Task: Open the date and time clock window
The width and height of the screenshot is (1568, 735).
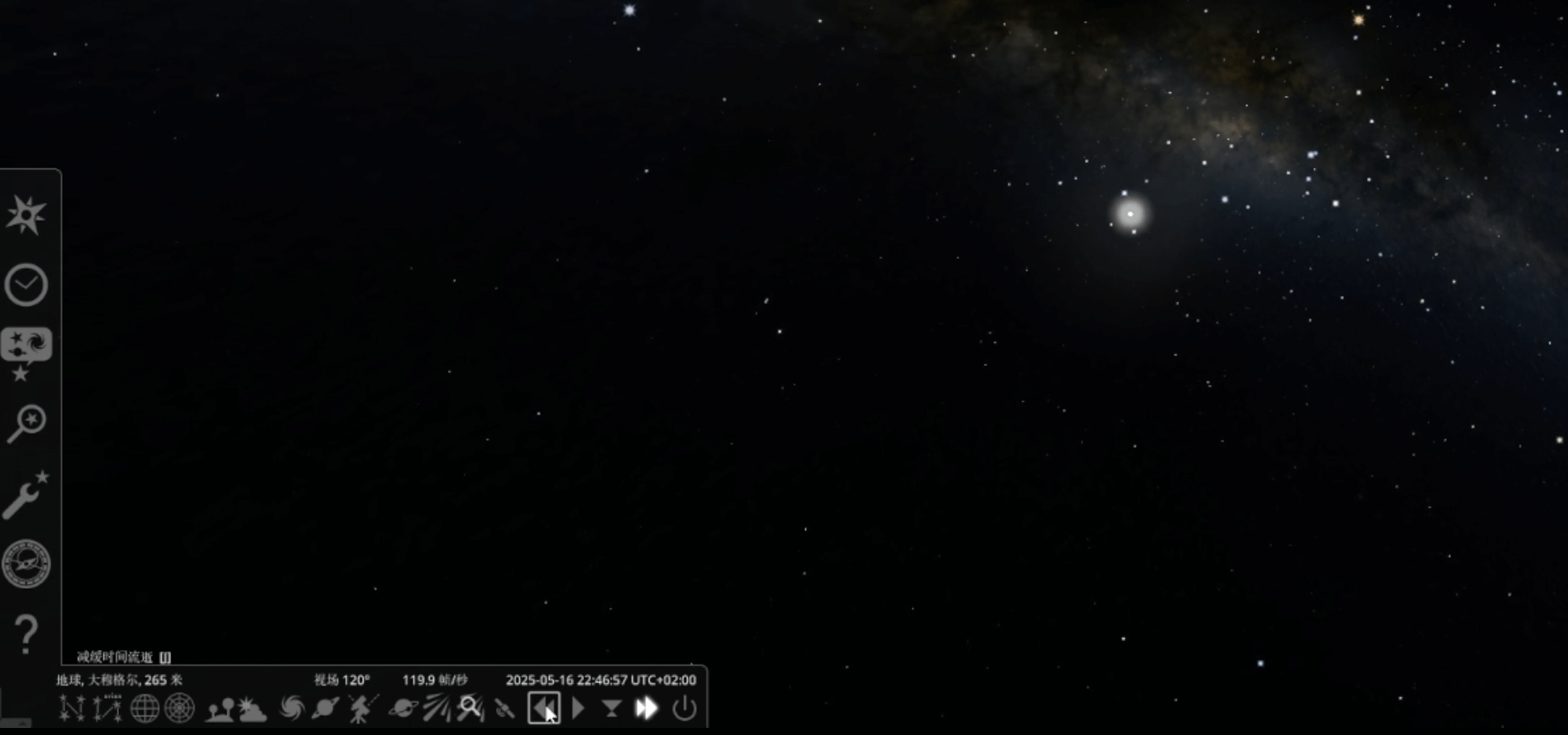Action: [26, 285]
